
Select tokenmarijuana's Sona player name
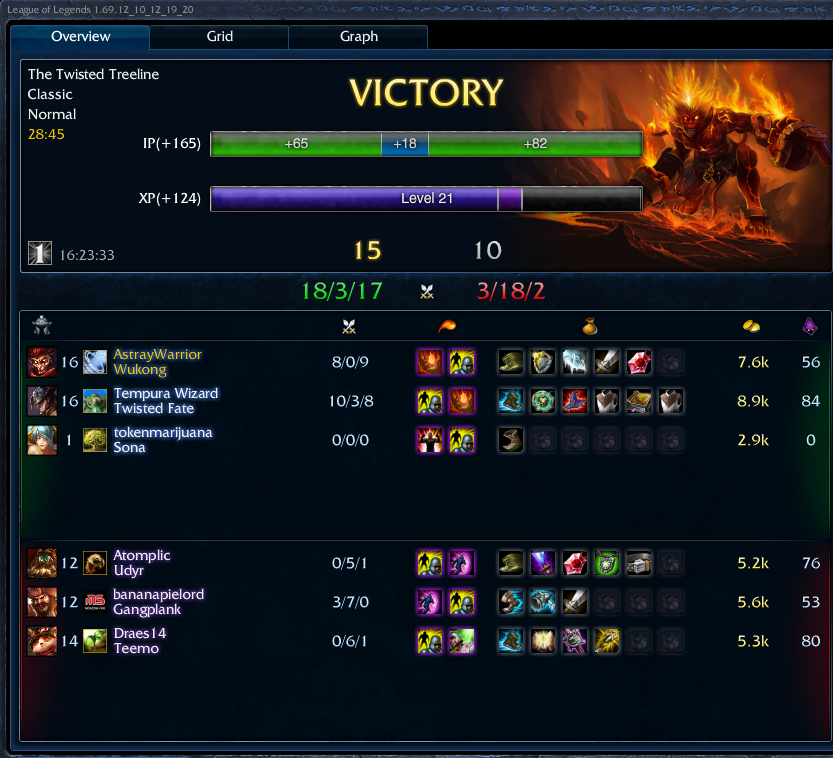(163, 433)
